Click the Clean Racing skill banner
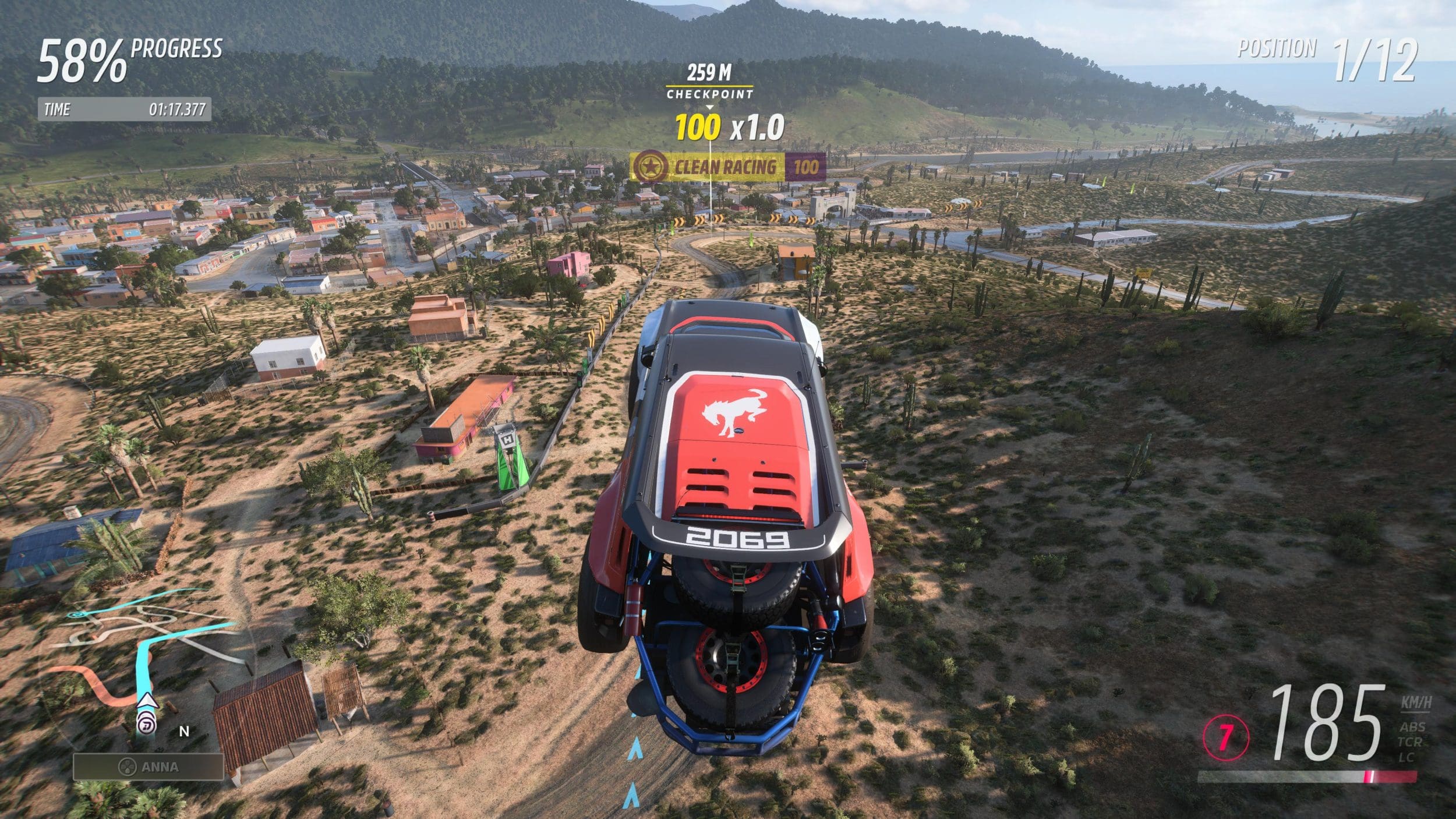1456x819 pixels. pos(727,167)
